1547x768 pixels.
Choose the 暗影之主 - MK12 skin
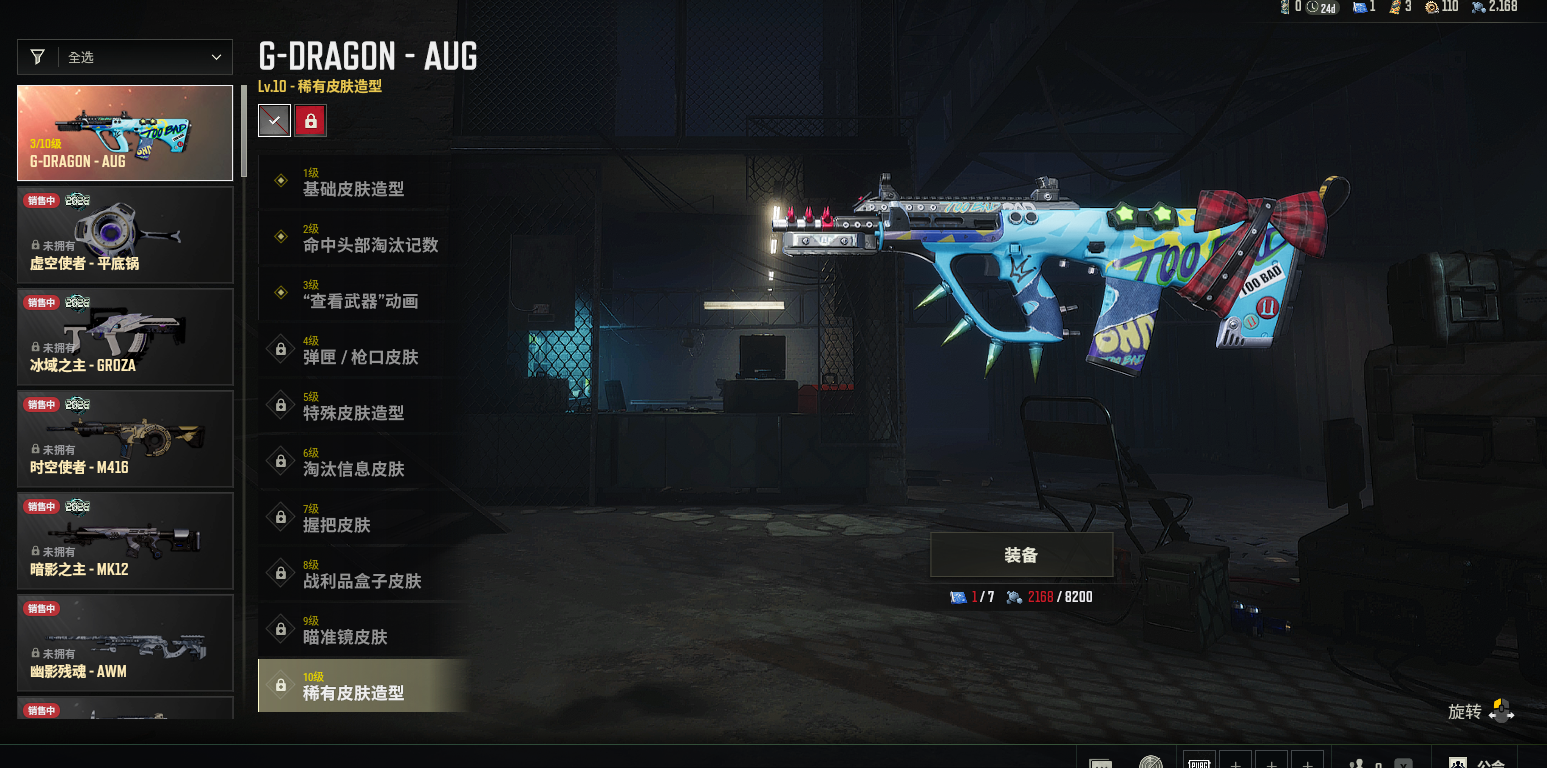click(x=125, y=541)
